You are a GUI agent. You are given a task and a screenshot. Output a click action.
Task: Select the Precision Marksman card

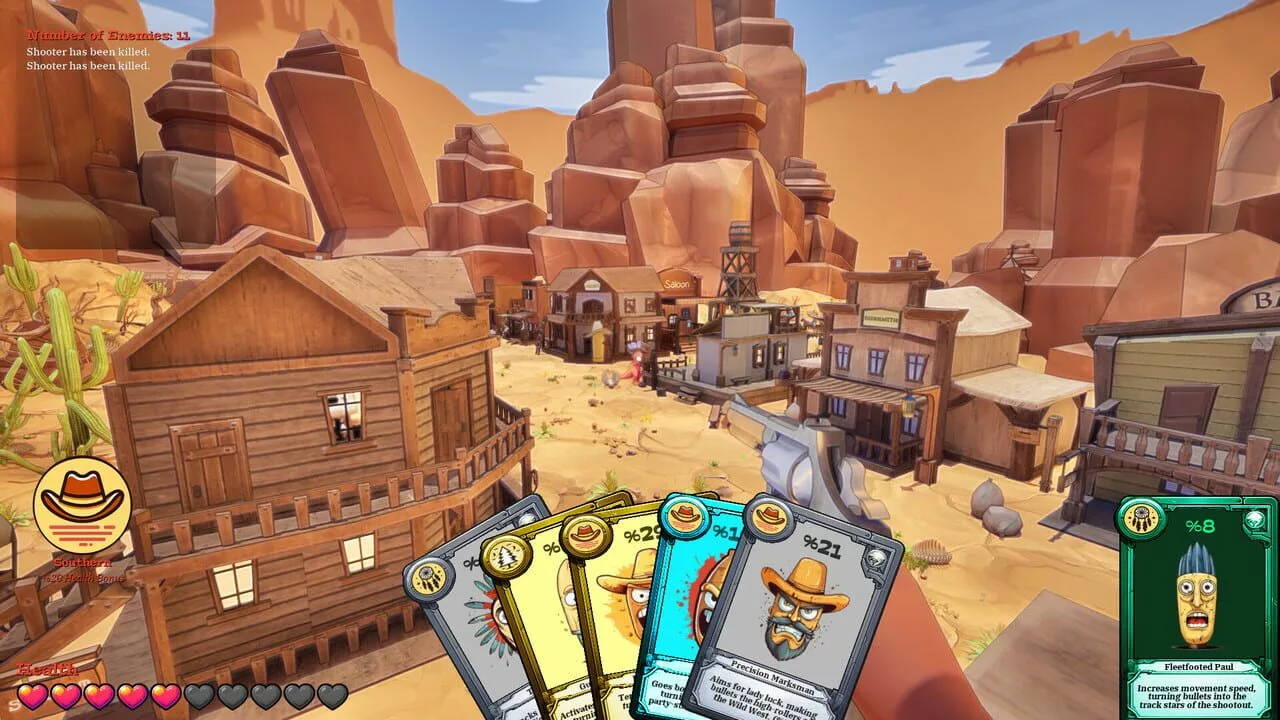(x=800, y=610)
